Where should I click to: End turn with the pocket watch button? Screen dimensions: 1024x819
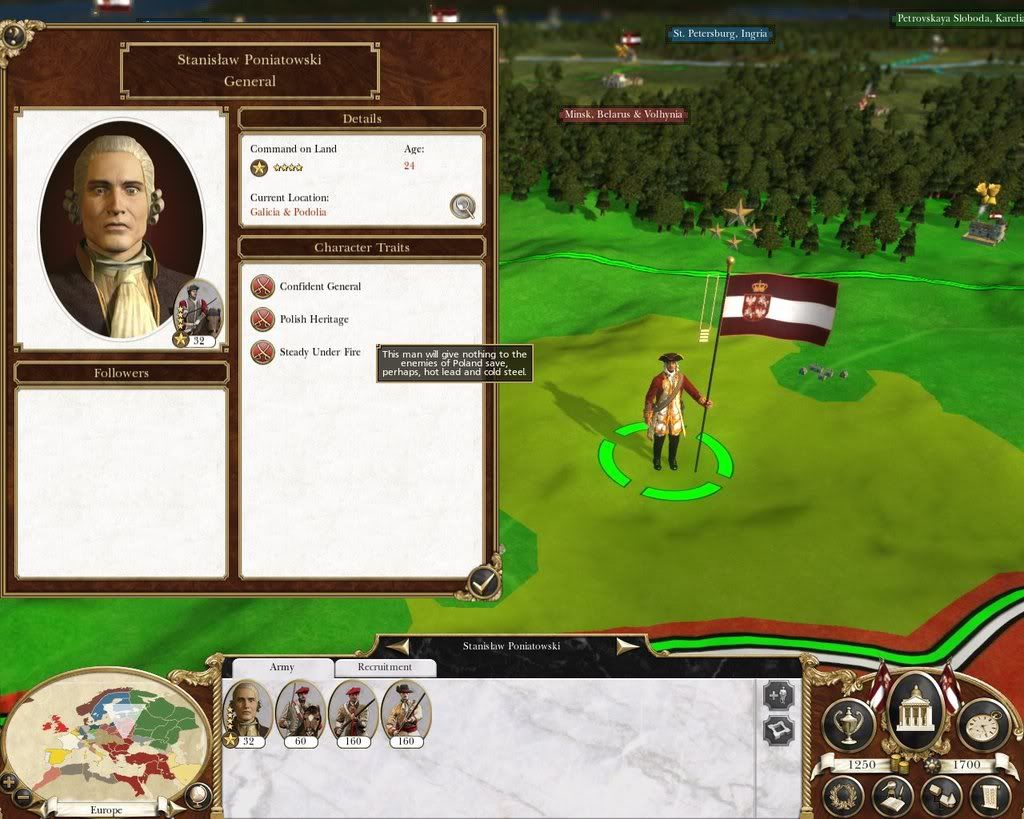(x=984, y=724)
